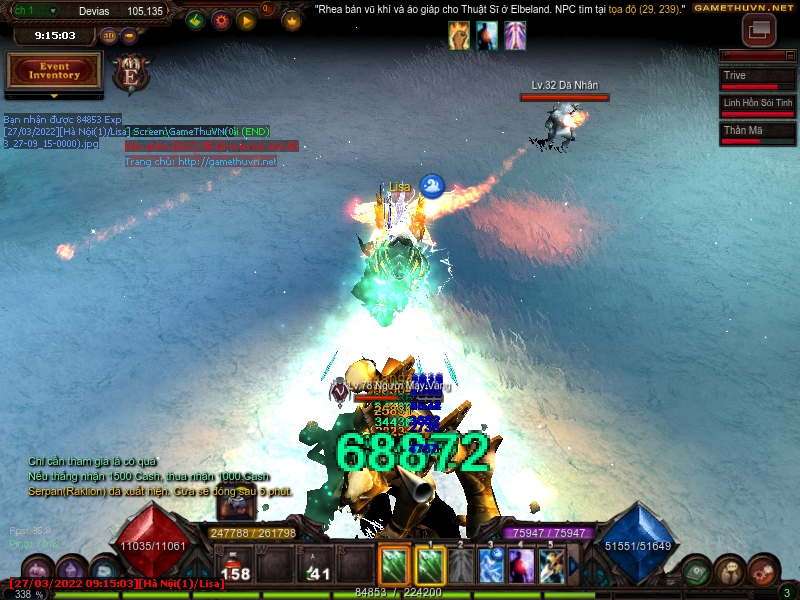
Task: Activate the skill in slot 5
Action: coord(552,566)
